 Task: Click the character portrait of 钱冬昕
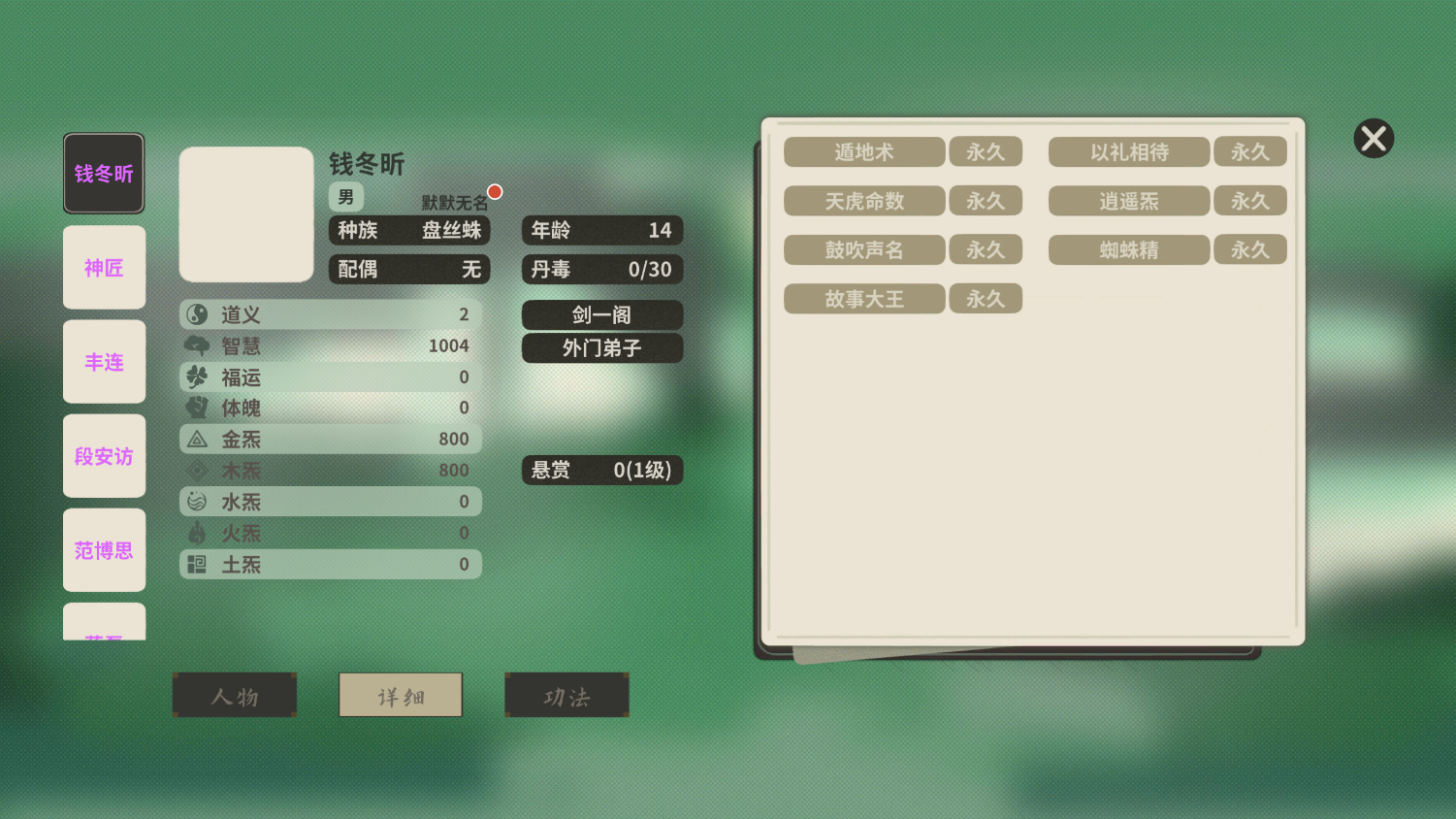pyautogui.click(x=245, y=213)
